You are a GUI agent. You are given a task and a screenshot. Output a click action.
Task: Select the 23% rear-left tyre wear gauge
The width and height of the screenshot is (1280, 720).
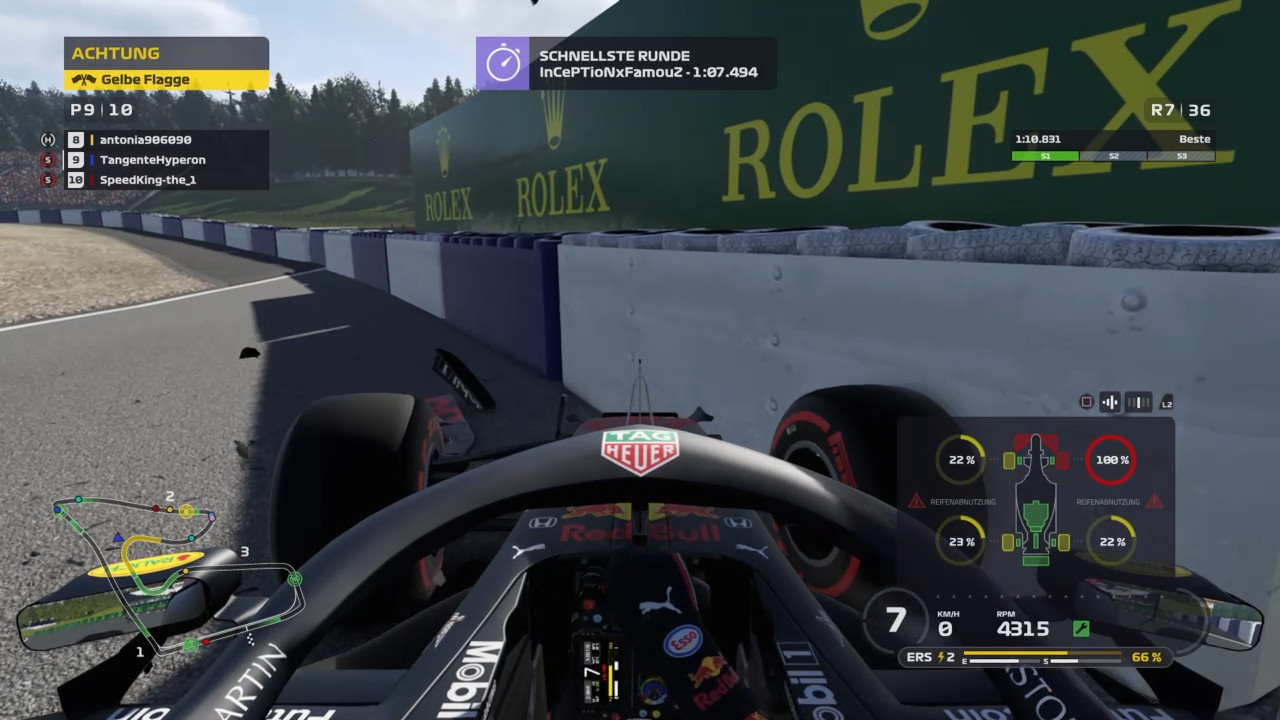(961, 541)
